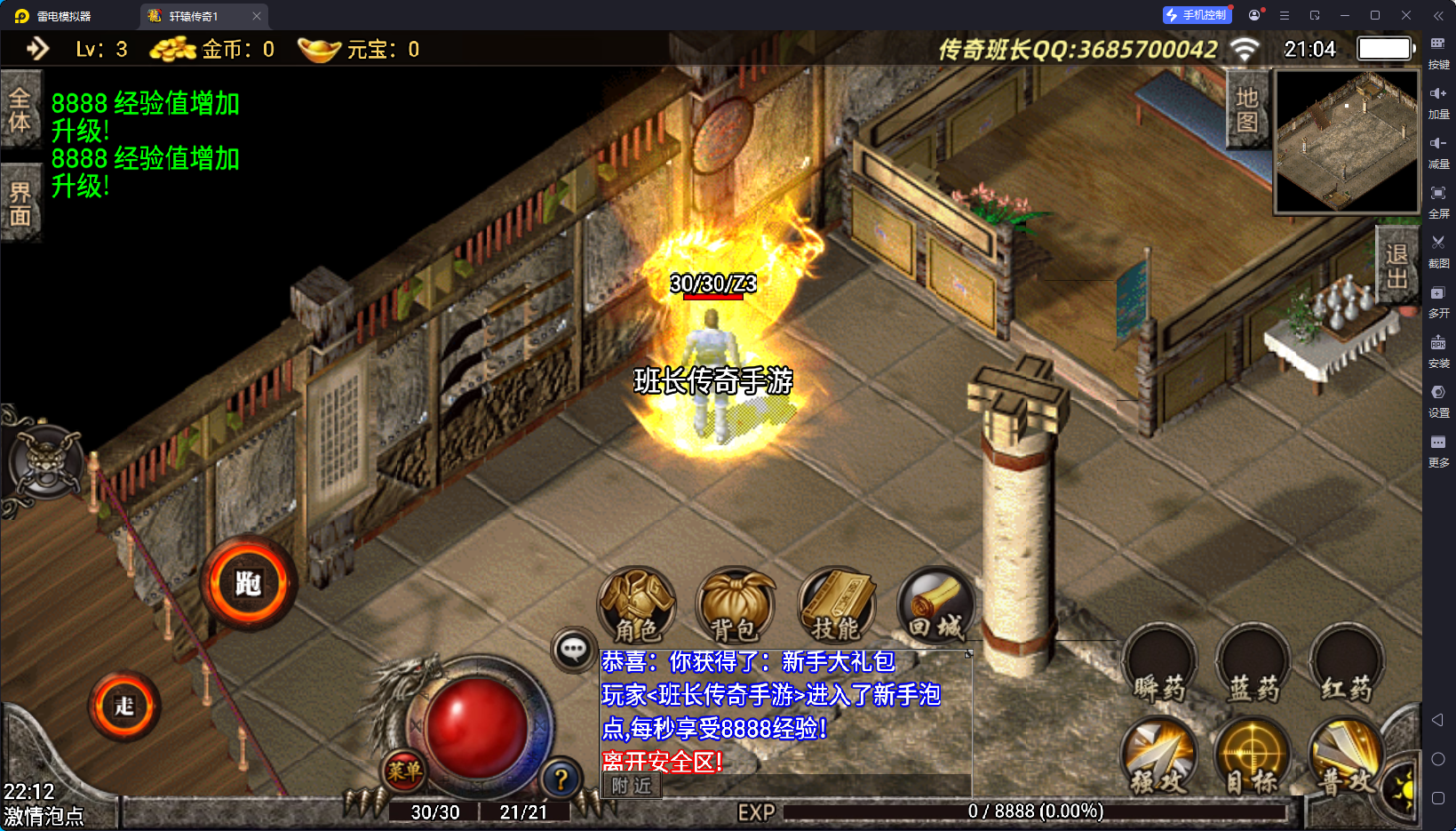
Task: Toggle the 跑 run mode button
Action: tap(248, 584)
